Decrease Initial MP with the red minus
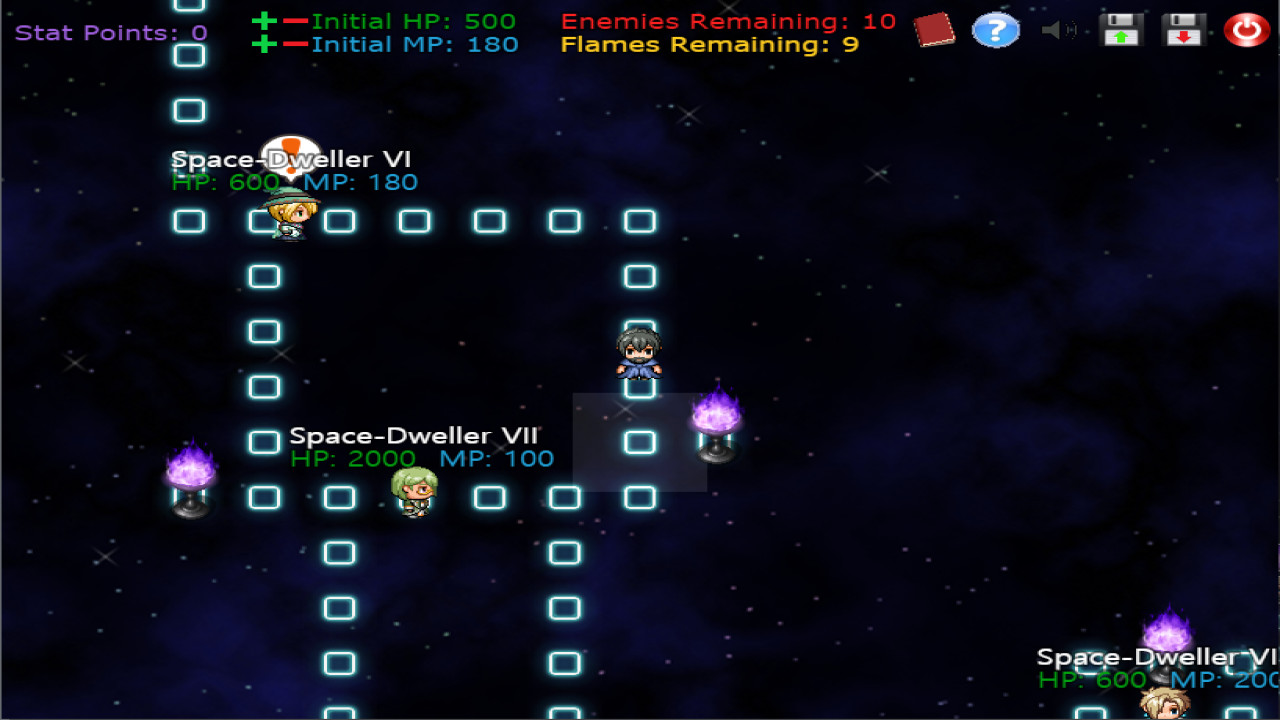This screenshot has height=720, width=1280. (x=296, y=44)
